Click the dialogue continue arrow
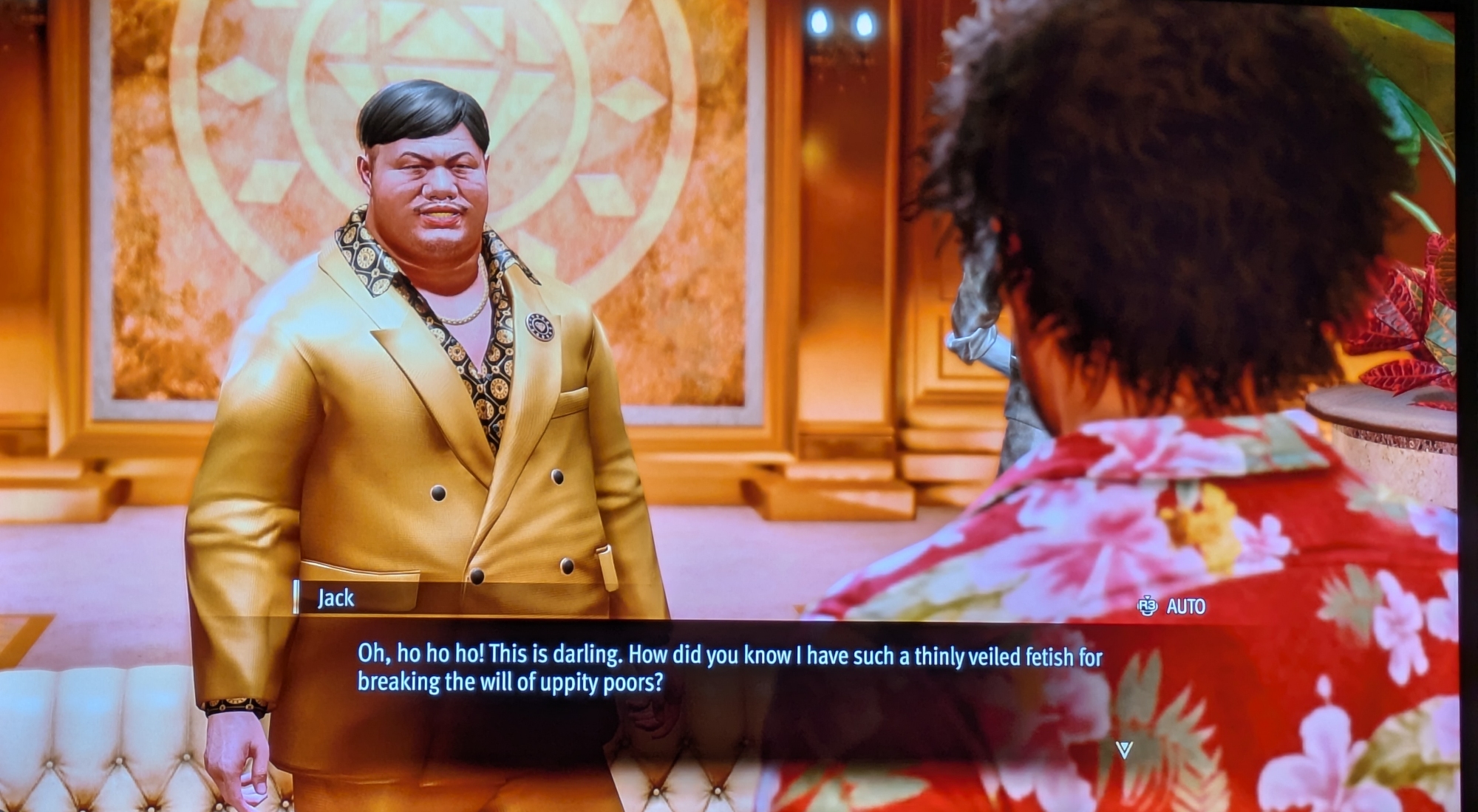 1124,750
